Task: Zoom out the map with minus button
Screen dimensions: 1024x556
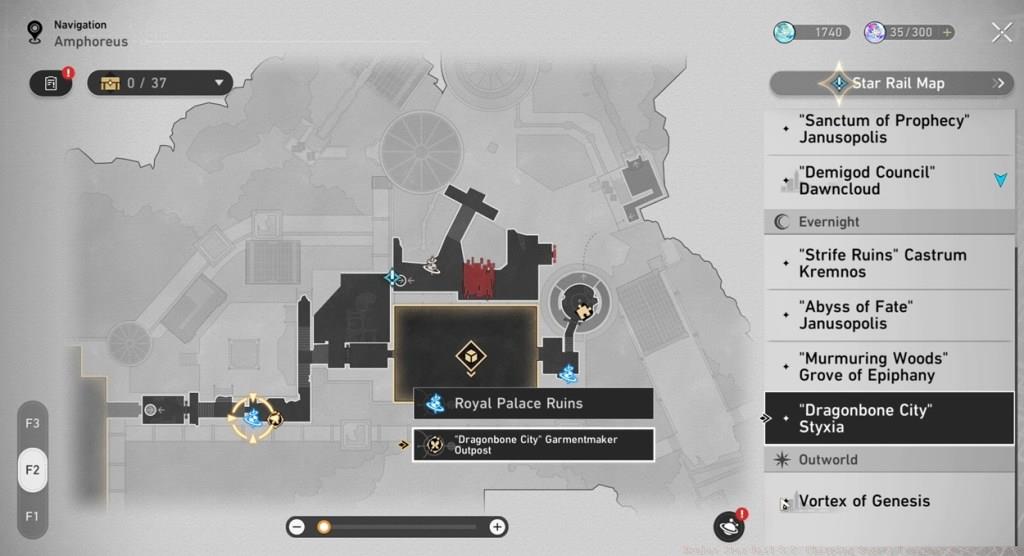Action: click(297, 527)
